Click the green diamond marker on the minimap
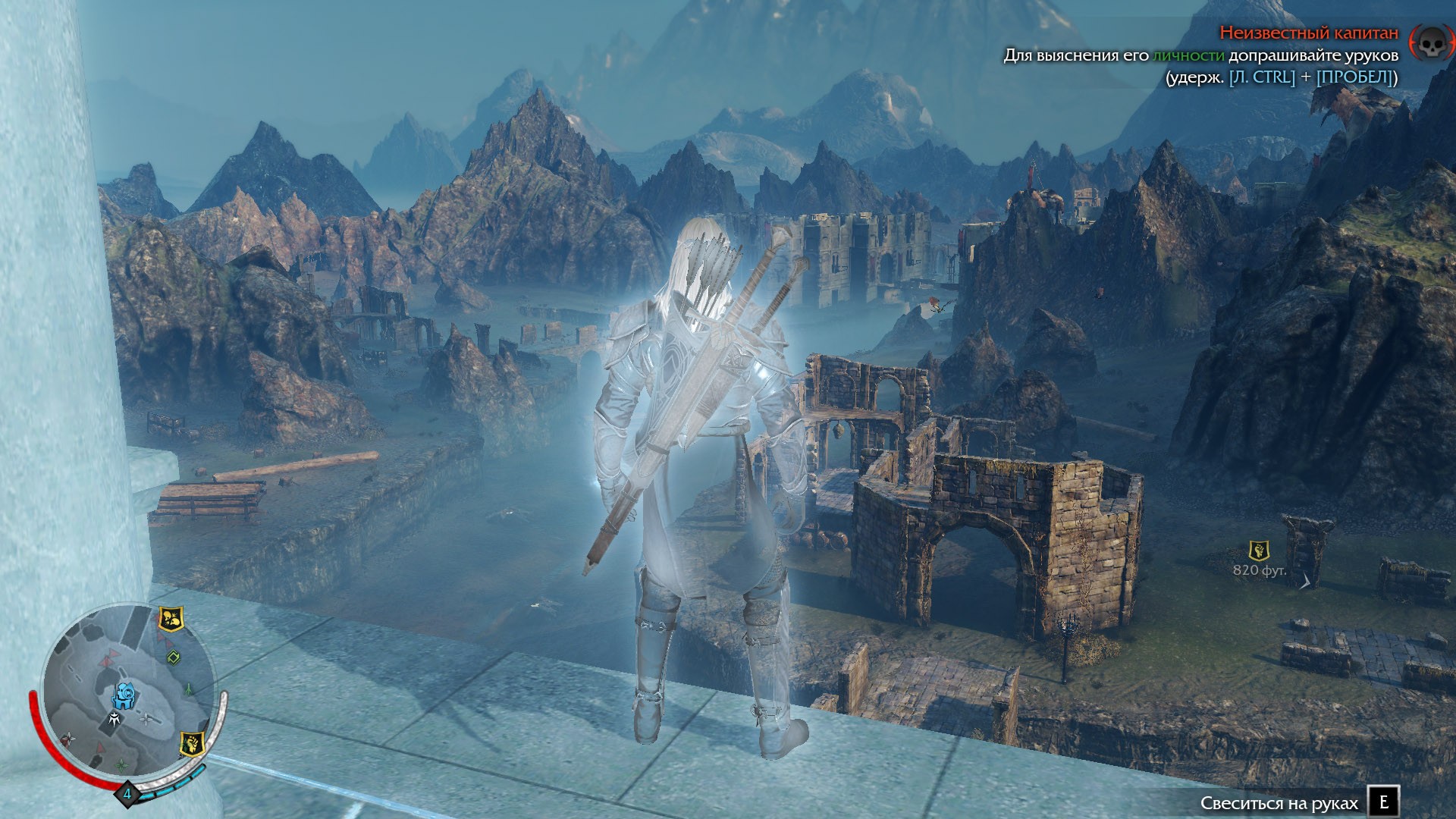 173,657
